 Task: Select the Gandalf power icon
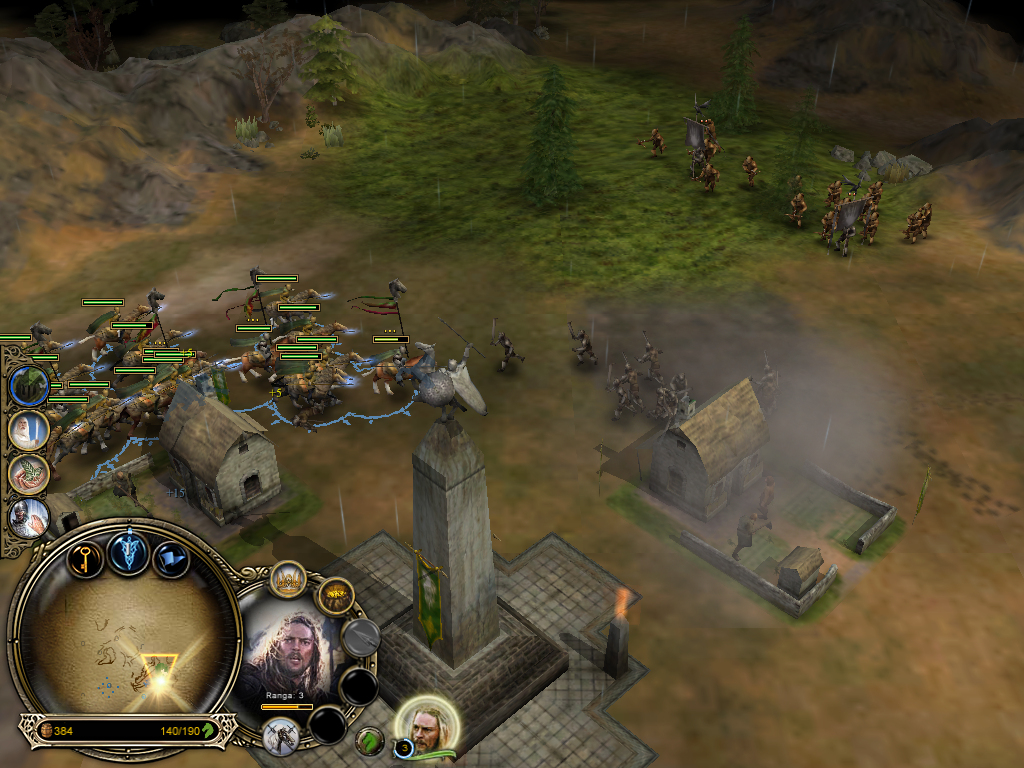(x=28, y=431)
